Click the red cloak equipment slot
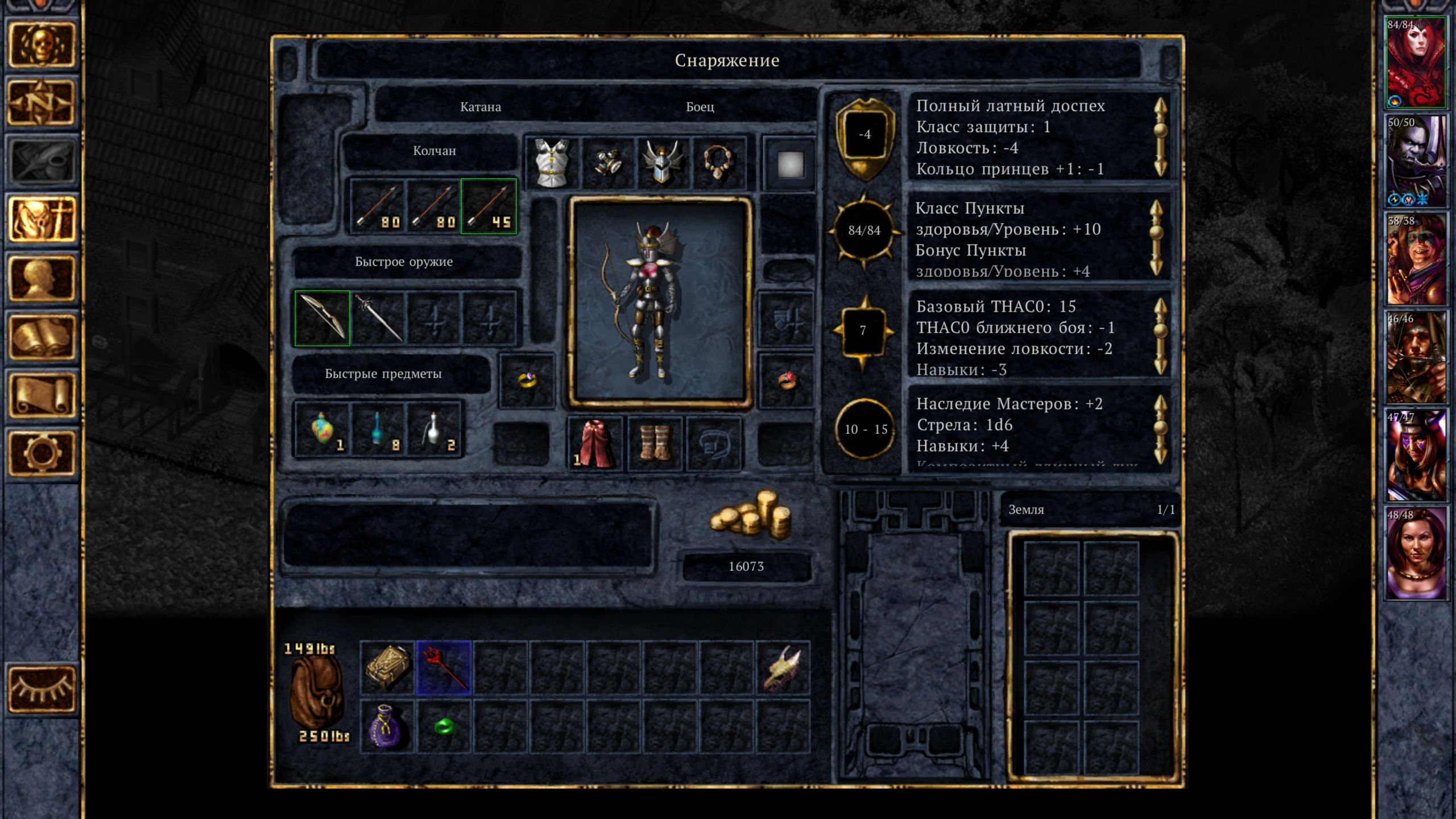This screenshot has height=819, width=1456. pos(595,444)
